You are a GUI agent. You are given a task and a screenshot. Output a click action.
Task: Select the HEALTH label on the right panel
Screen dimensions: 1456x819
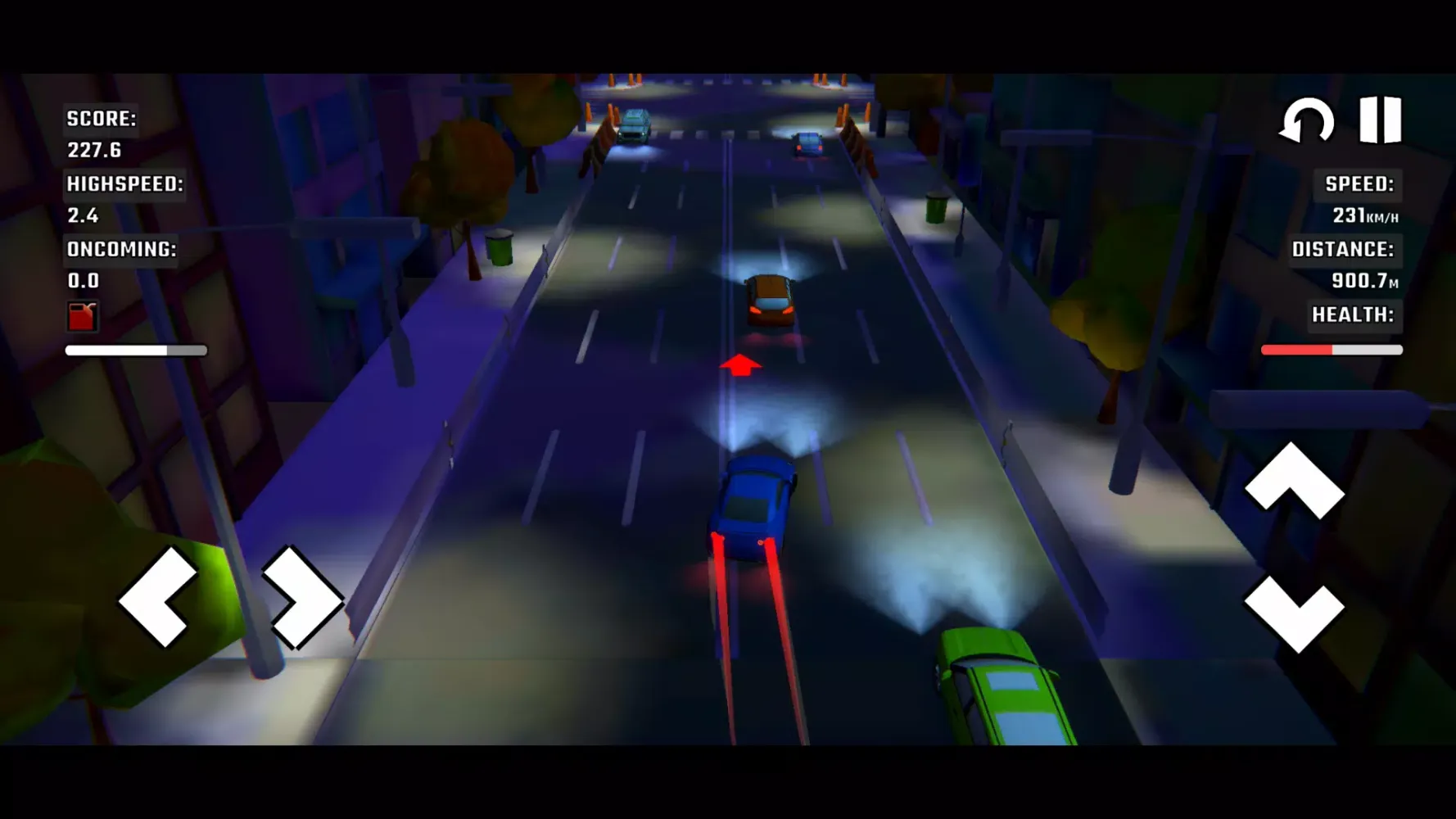1351,314
